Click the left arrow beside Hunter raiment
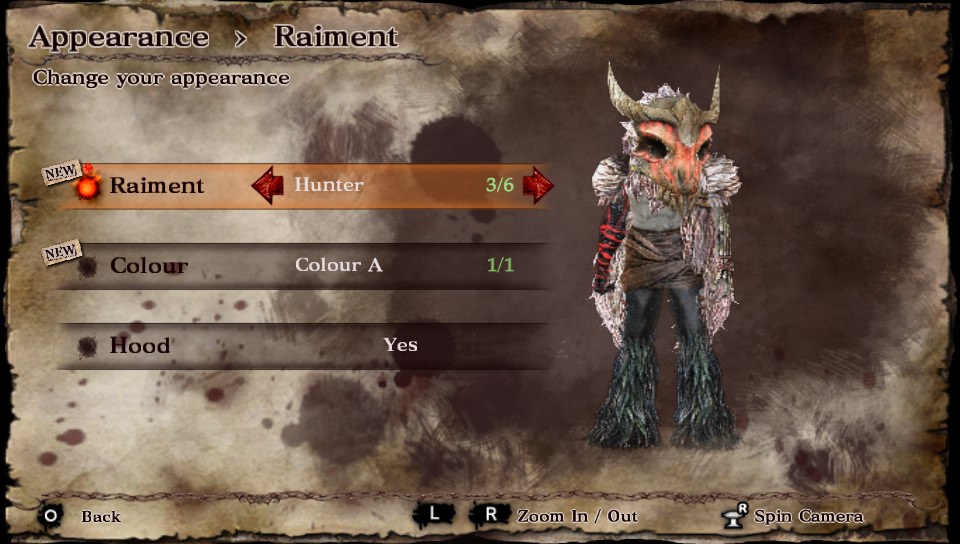 [267, 186]
